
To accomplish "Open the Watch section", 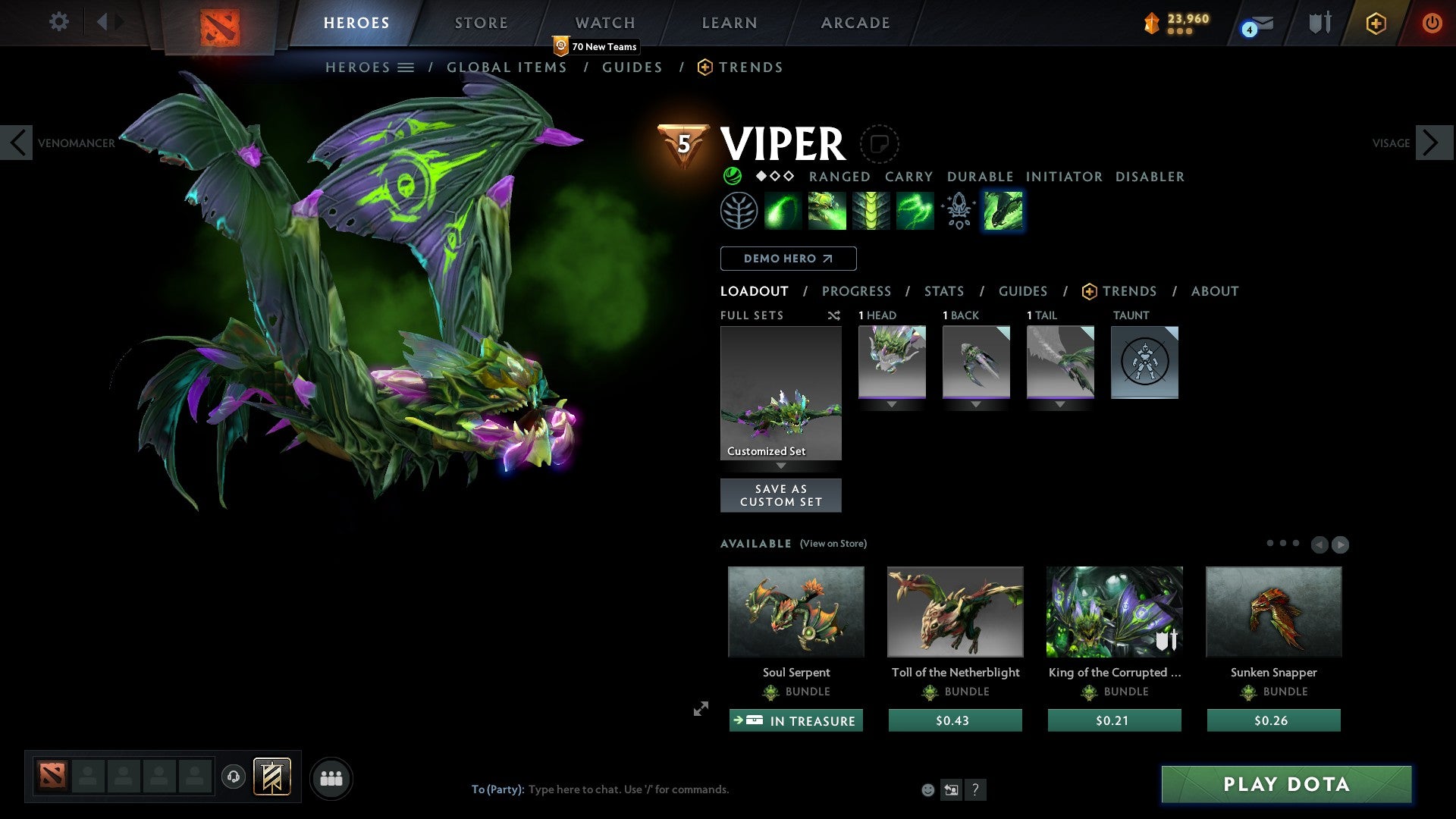I will (604, 23).
